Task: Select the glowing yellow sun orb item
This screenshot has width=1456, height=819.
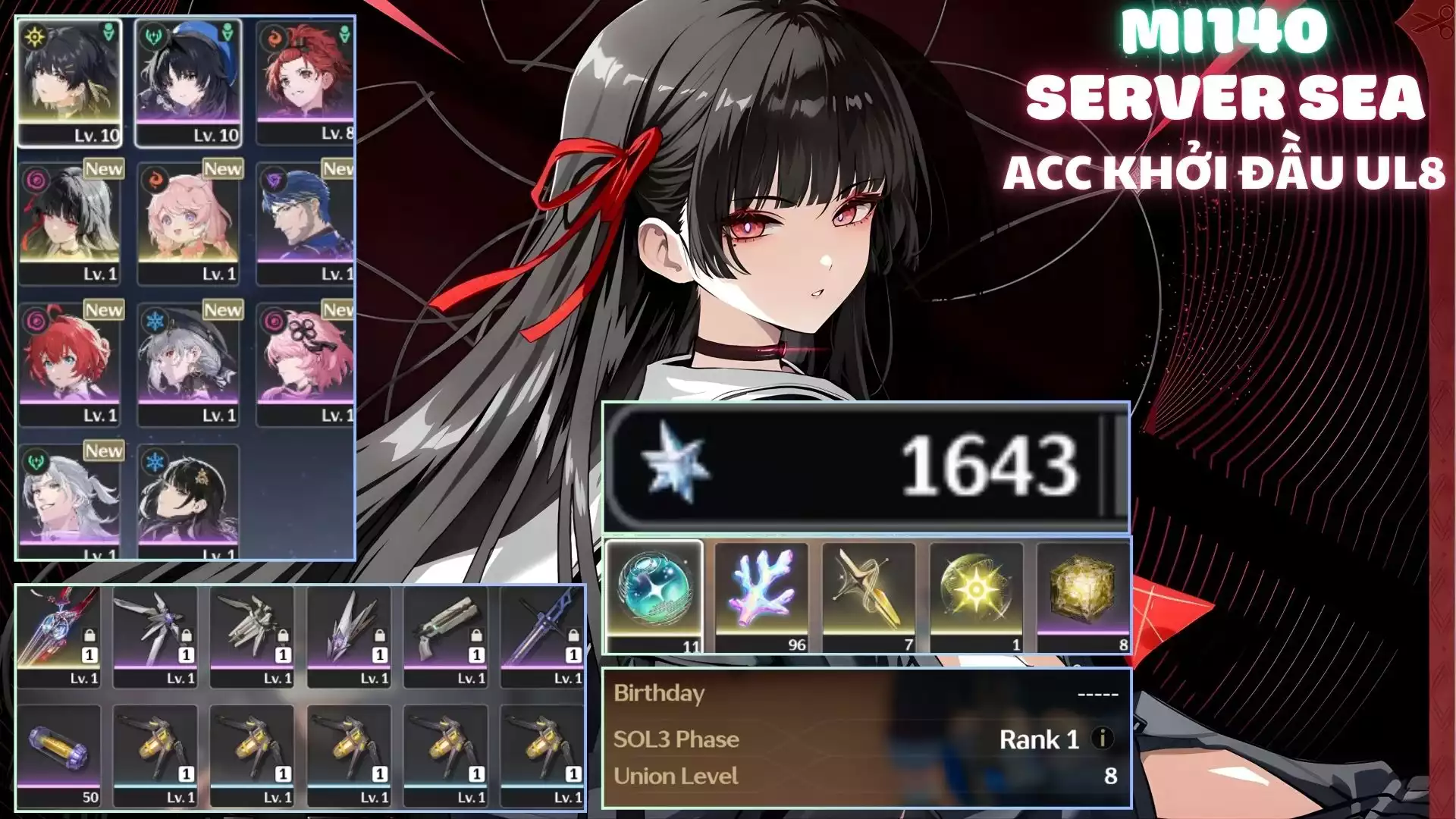Action: click(x=976, y=596)
